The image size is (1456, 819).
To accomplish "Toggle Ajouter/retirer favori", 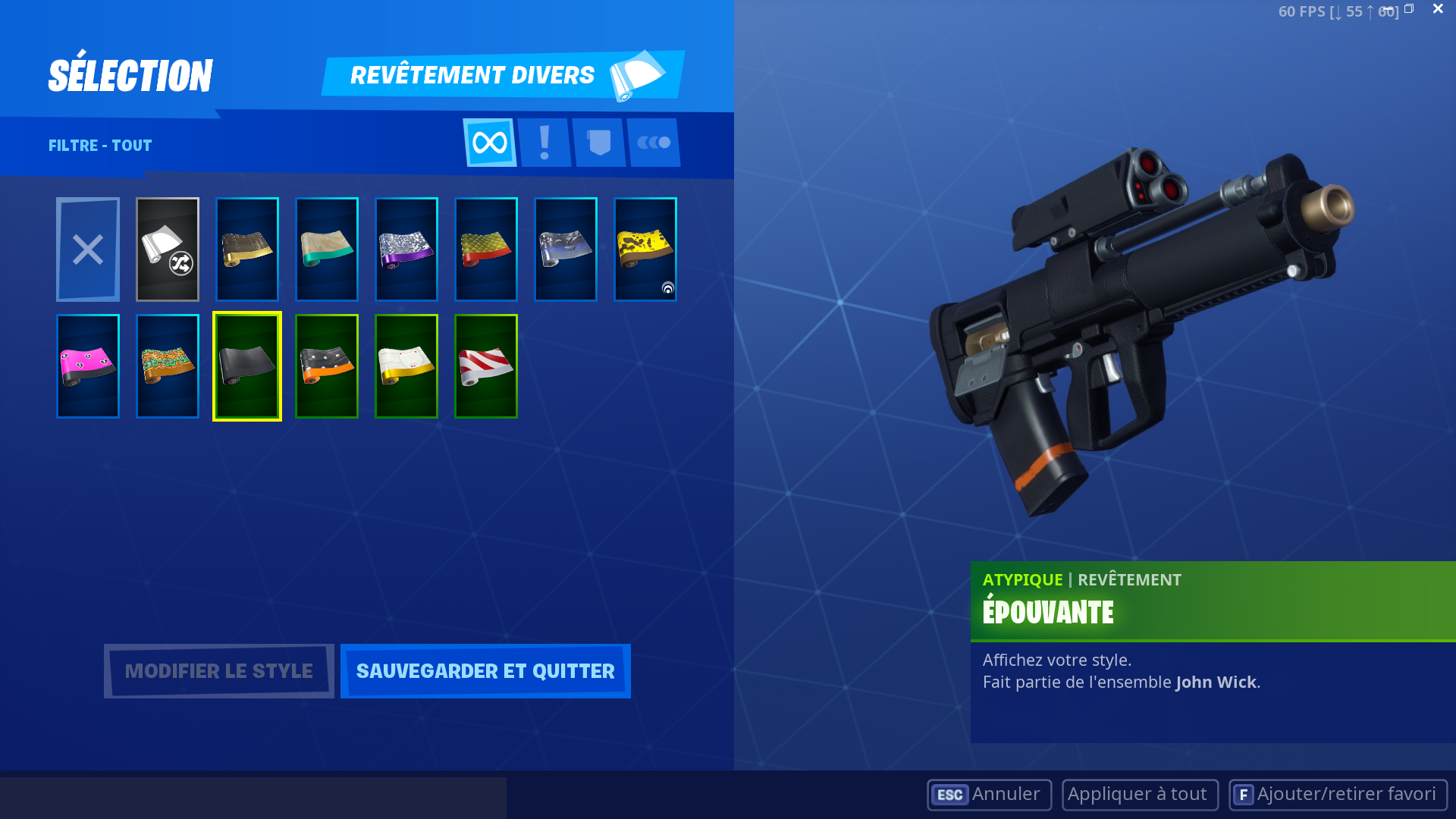I will point(1338,794).
